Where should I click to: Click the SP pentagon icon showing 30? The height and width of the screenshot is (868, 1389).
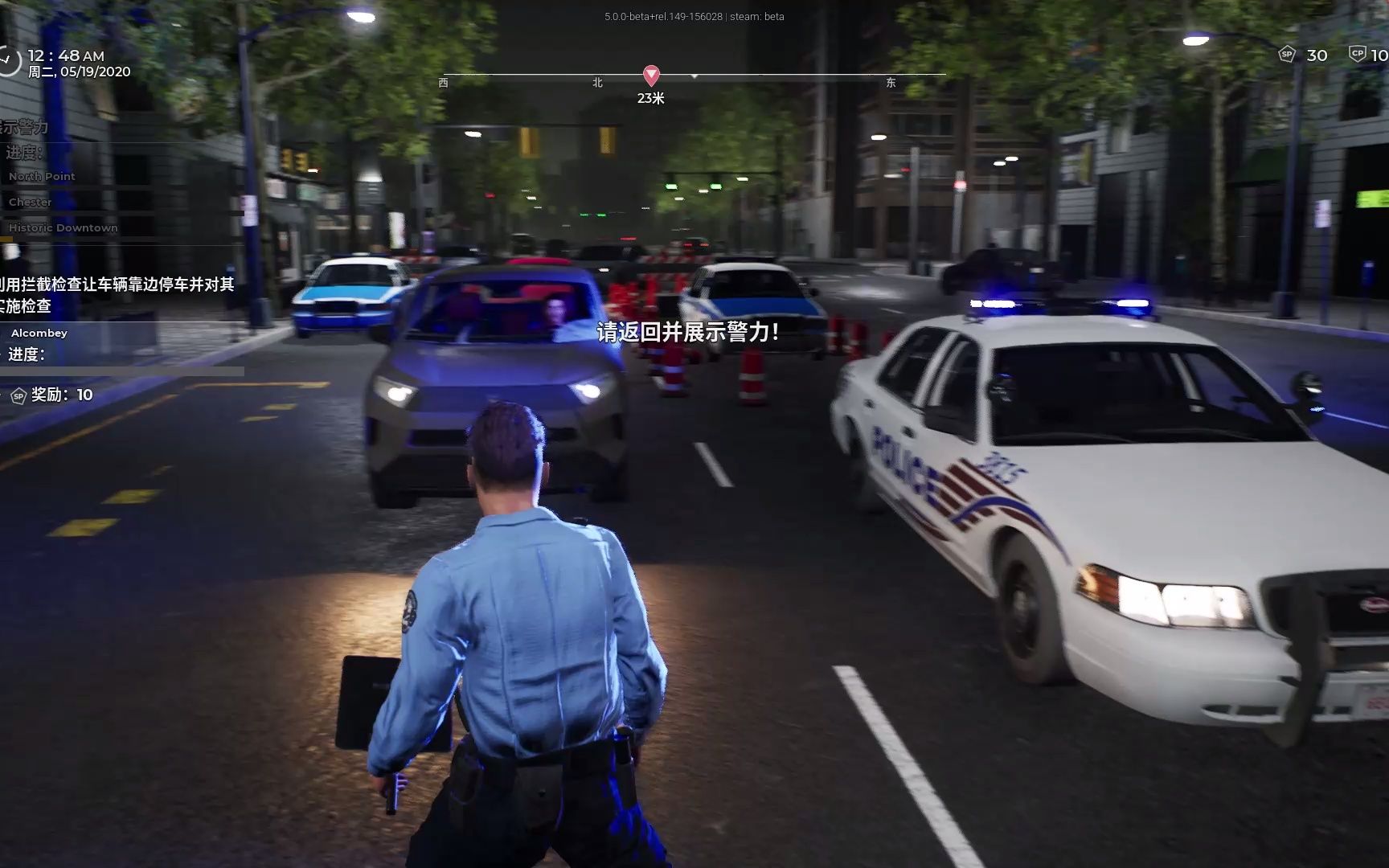tap(1287, 54)
